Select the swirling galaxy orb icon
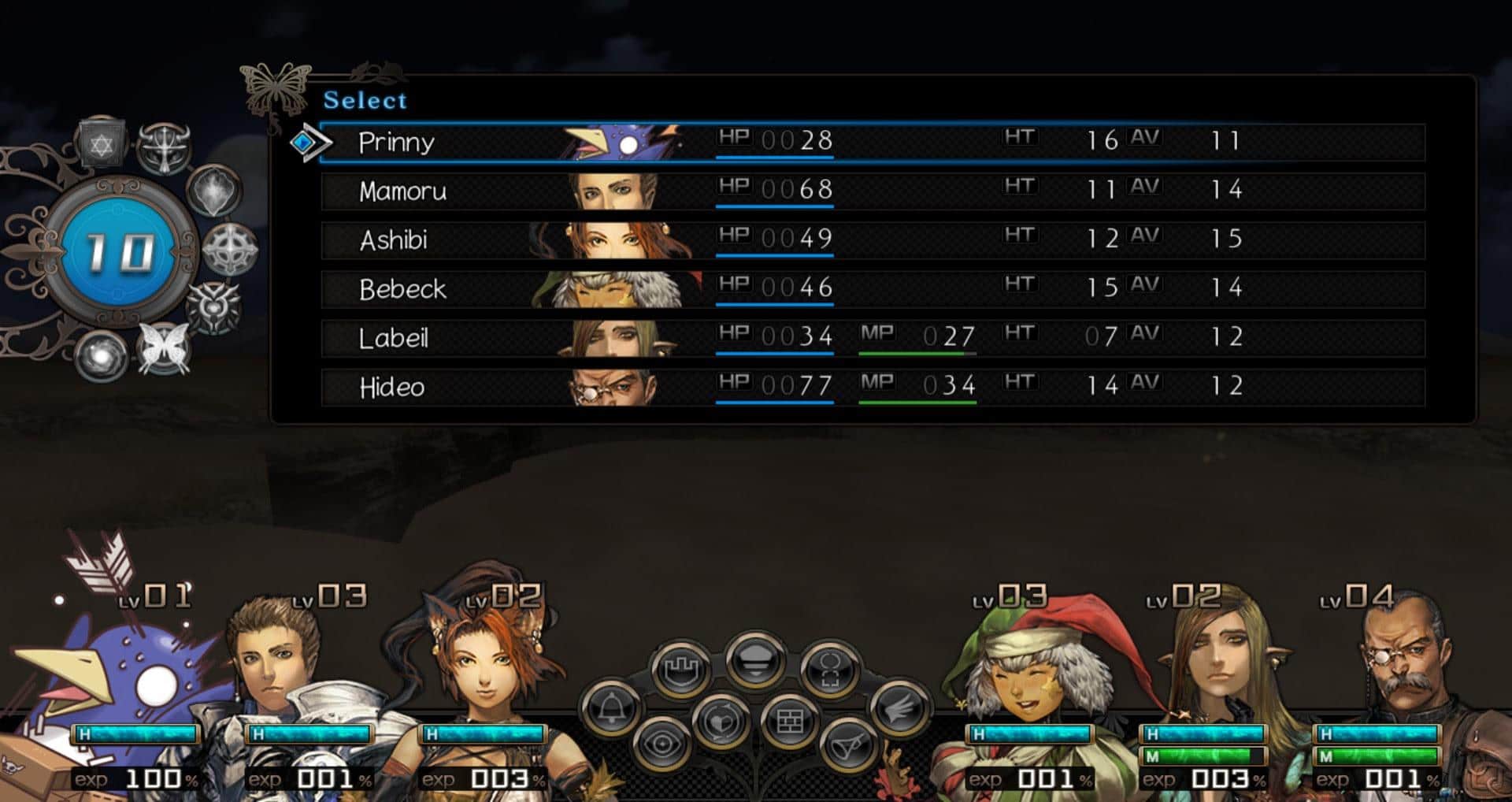 (101, 356)
